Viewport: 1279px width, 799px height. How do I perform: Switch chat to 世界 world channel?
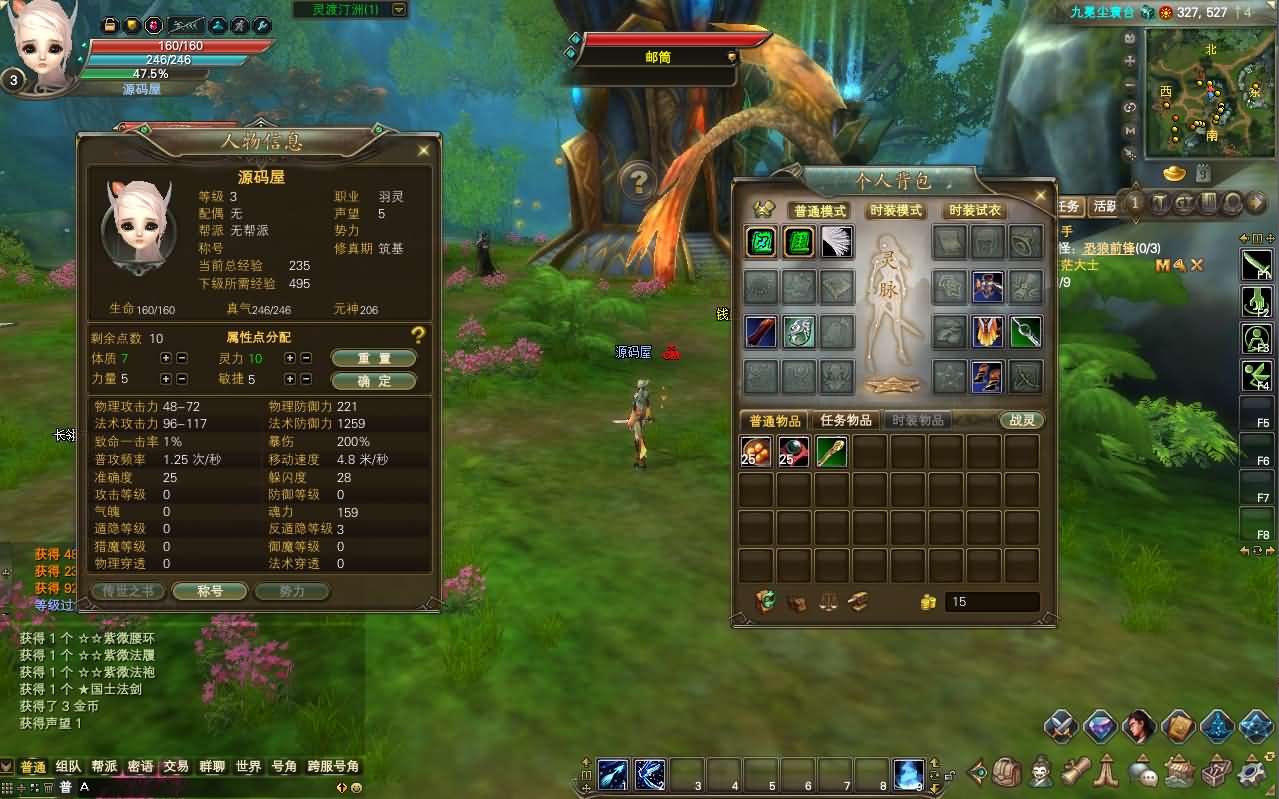point(248,767)
